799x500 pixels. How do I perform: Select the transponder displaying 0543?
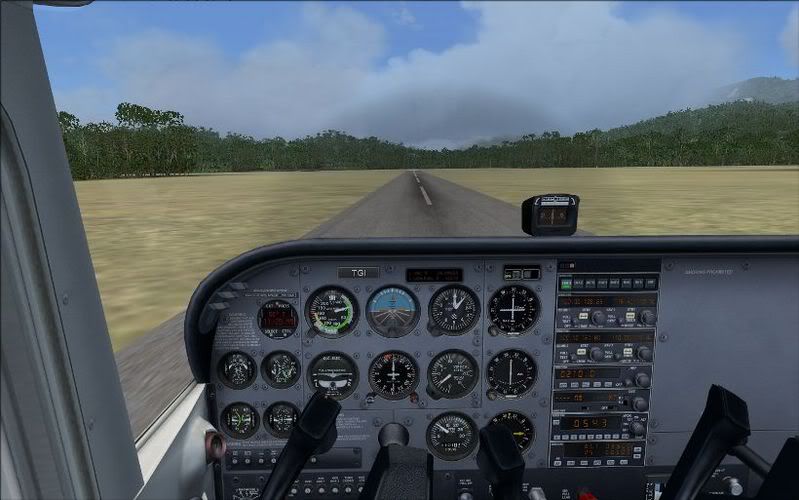pos(600,424)
